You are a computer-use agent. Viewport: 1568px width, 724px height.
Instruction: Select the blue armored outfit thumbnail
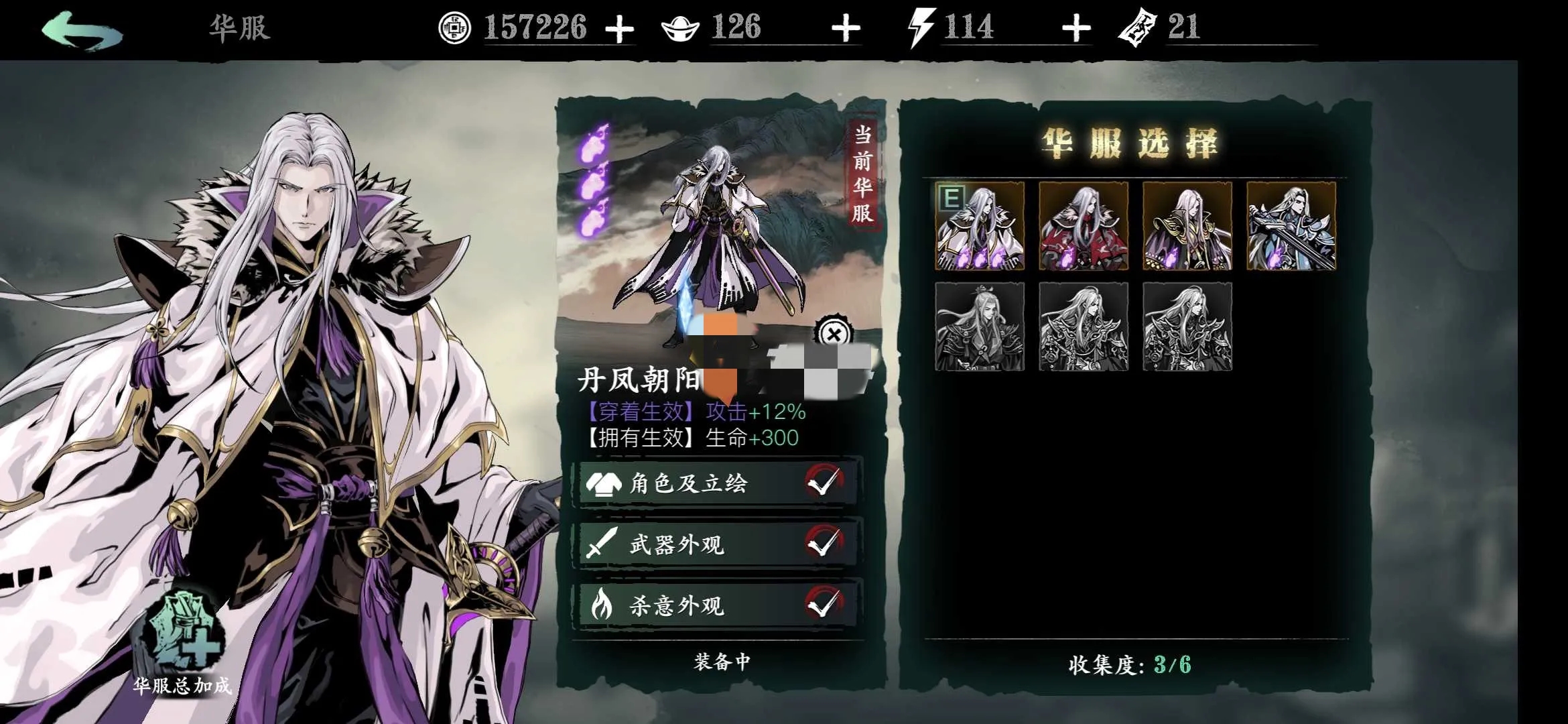point(1291,226)
